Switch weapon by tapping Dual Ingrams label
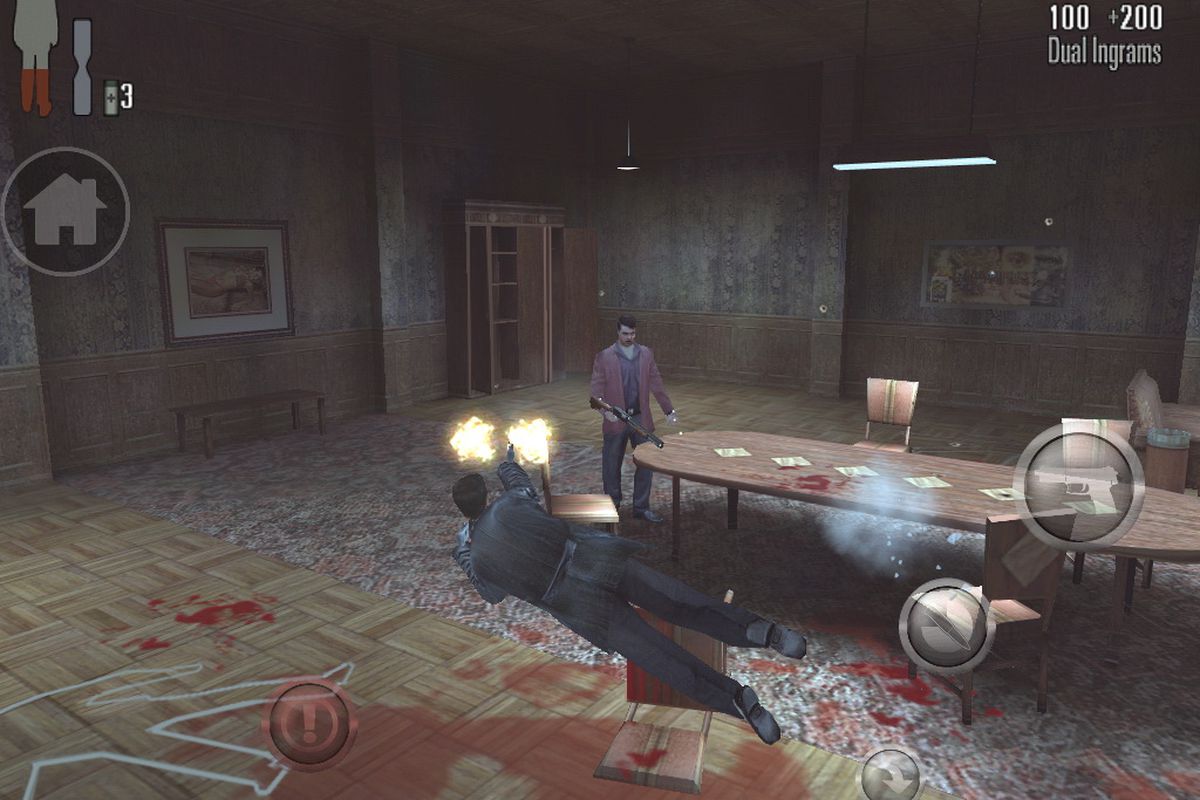This screenshot has height=800, width=1200. [x=1104, y=52]
